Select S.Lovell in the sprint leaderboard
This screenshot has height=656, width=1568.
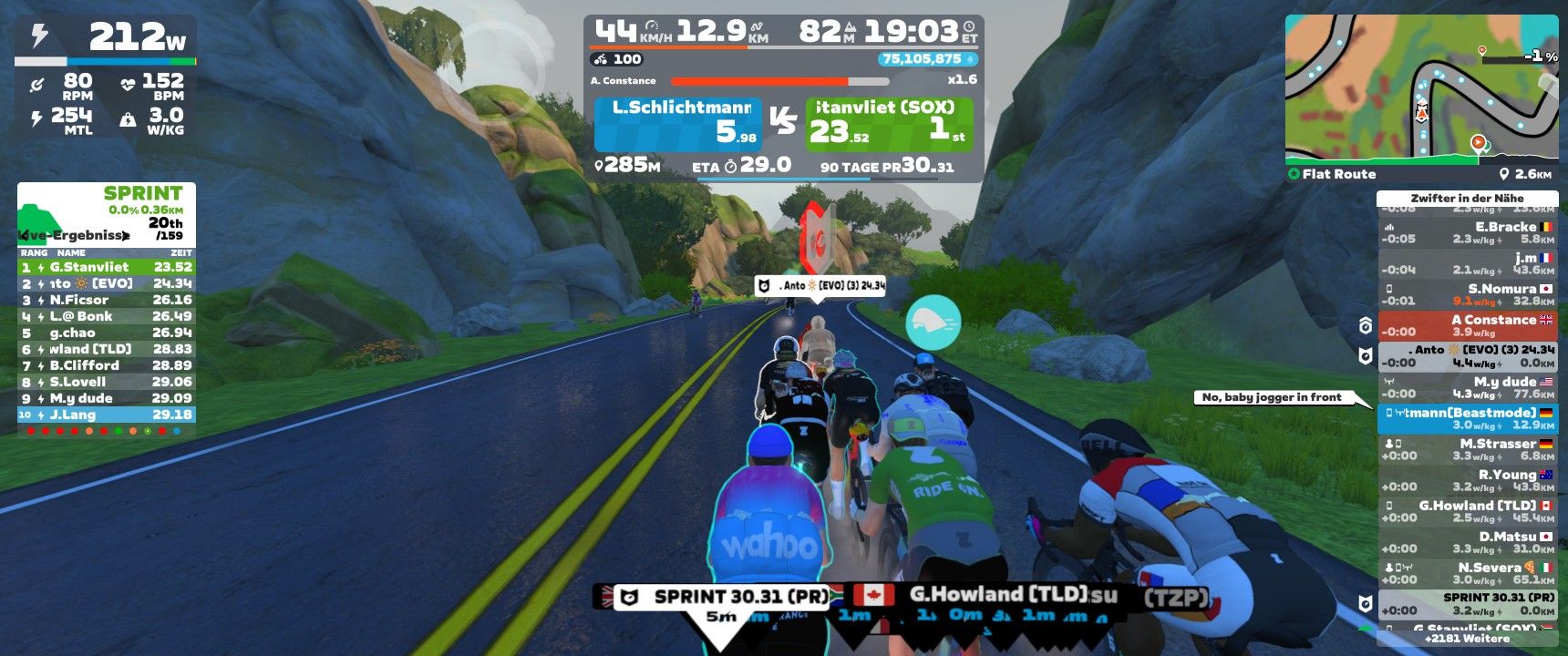[x=106, y=382]
